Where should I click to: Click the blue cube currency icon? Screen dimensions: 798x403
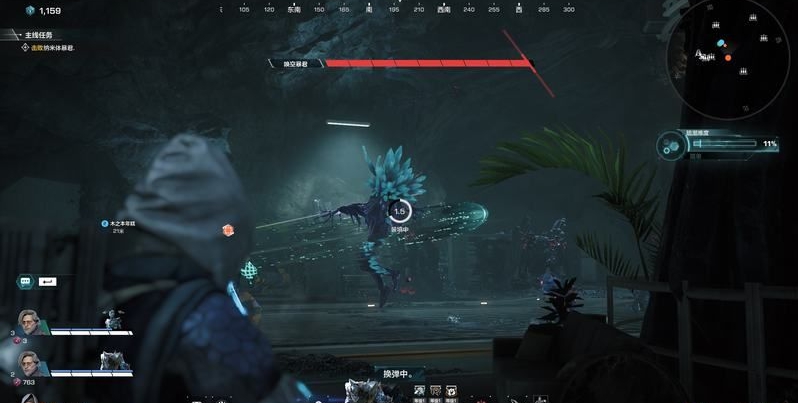click(29, 10)
